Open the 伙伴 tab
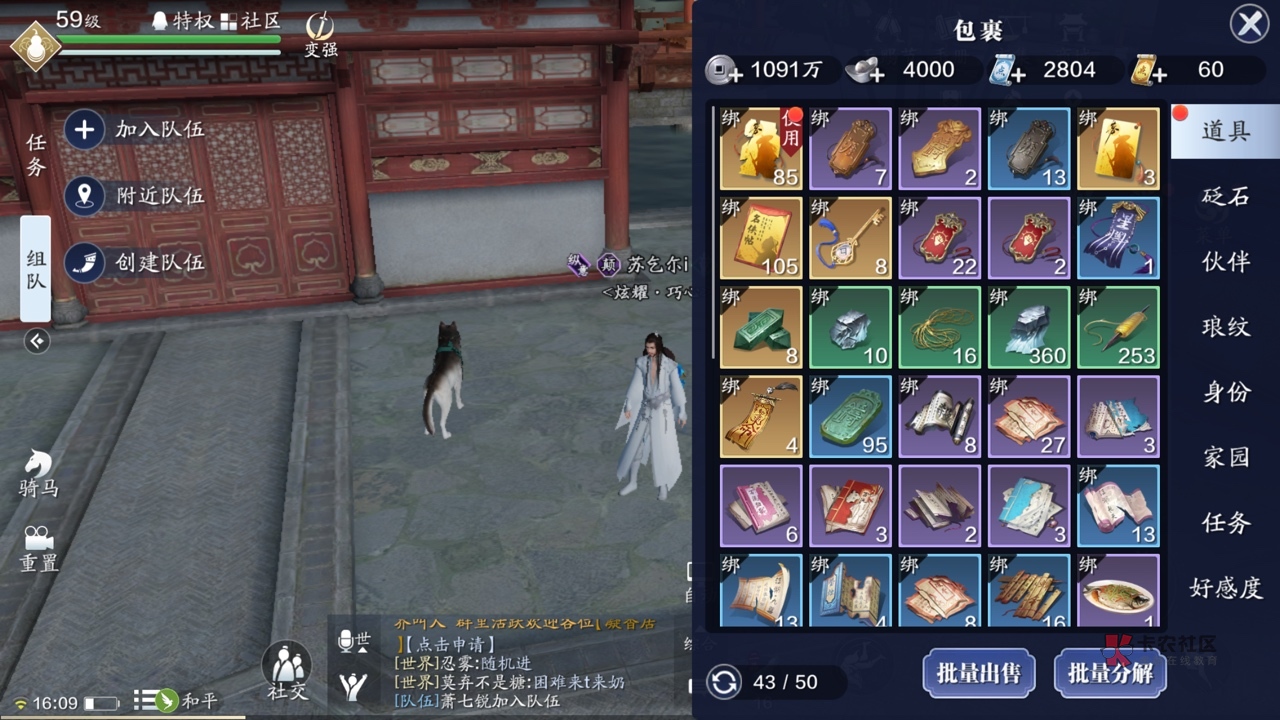 (x=1225, y=261)
